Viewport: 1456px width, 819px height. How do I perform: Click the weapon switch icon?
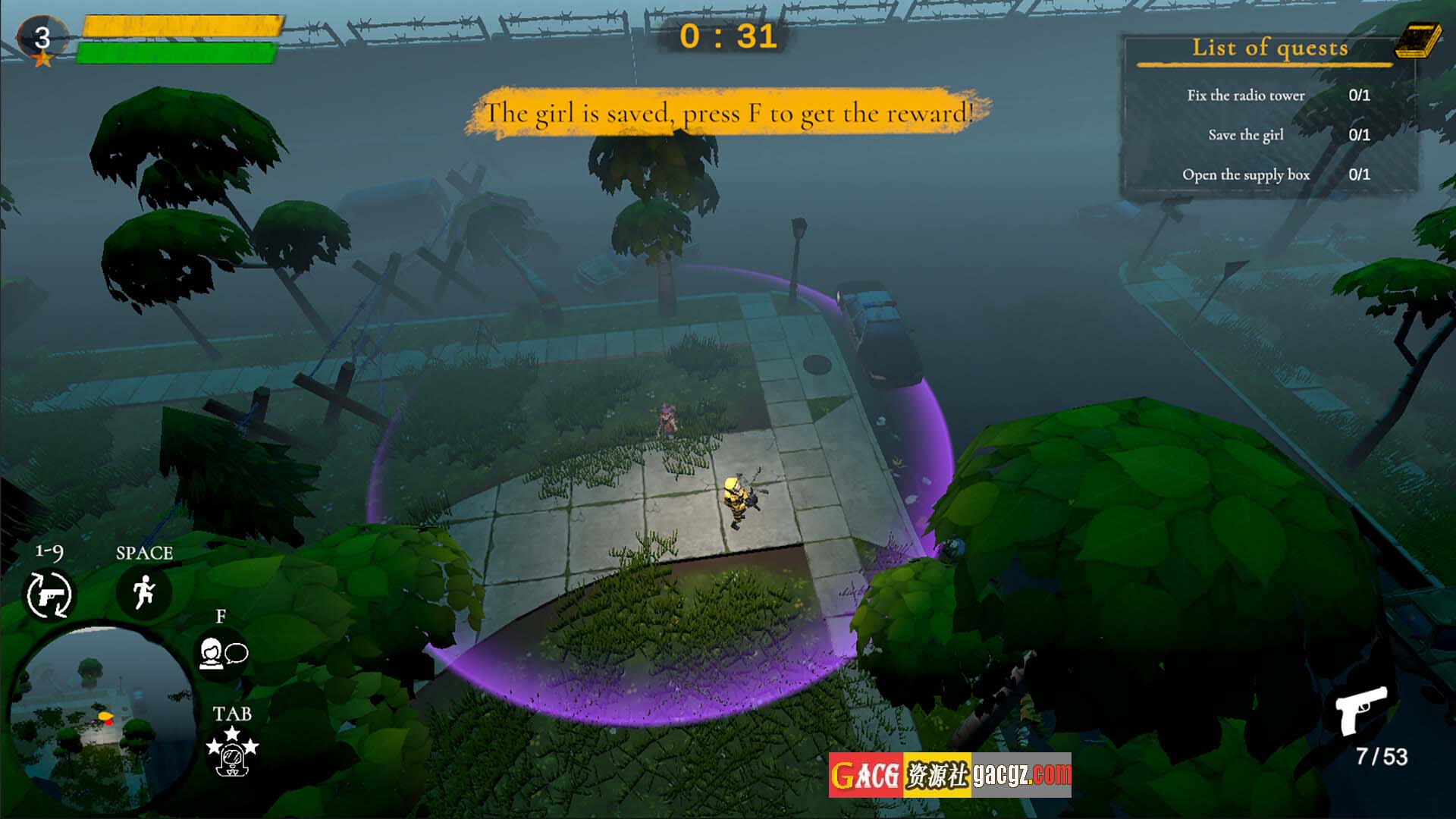(x=49, y=595)
